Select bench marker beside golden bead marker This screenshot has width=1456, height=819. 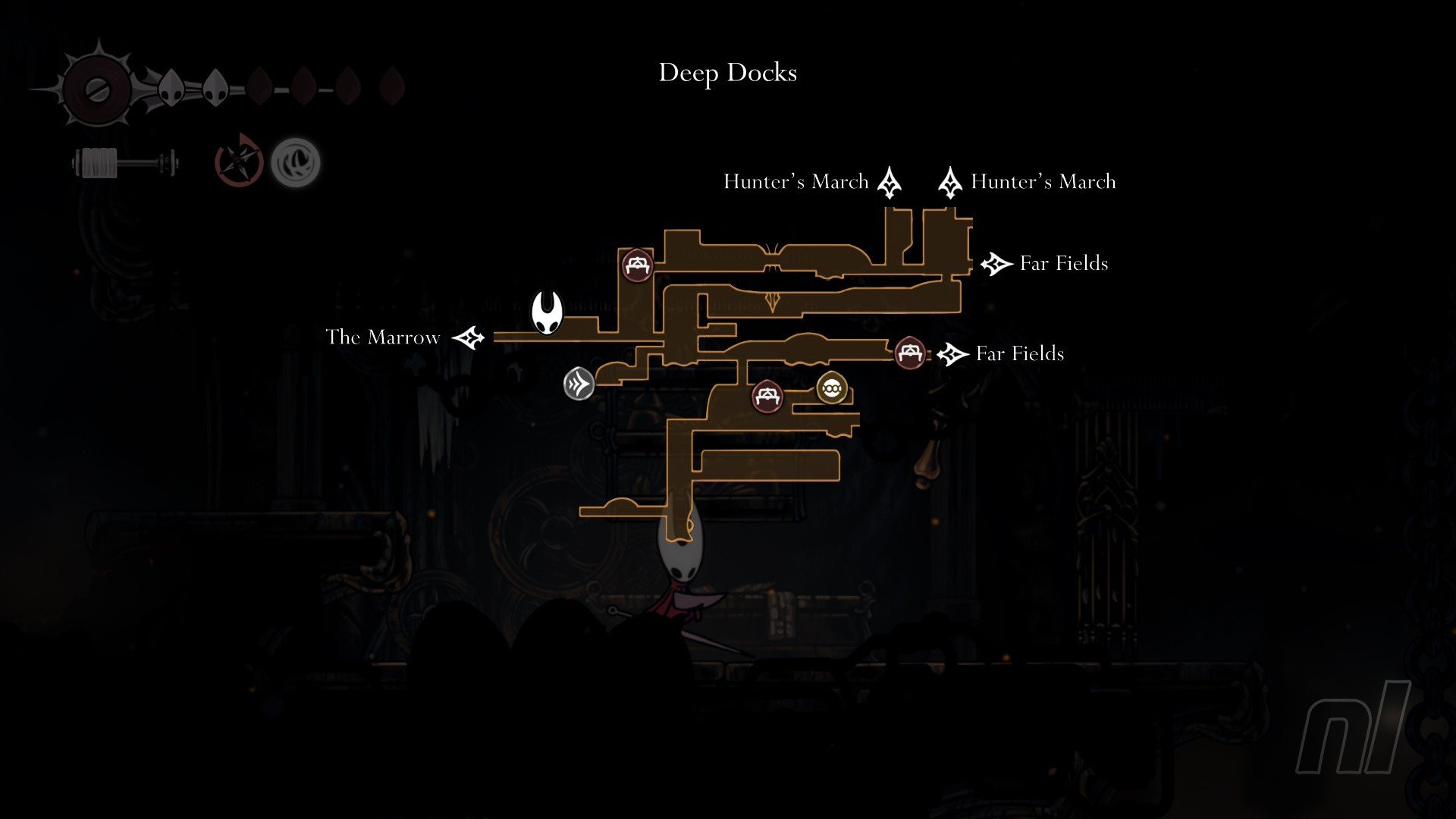click(x=767, y=396)
